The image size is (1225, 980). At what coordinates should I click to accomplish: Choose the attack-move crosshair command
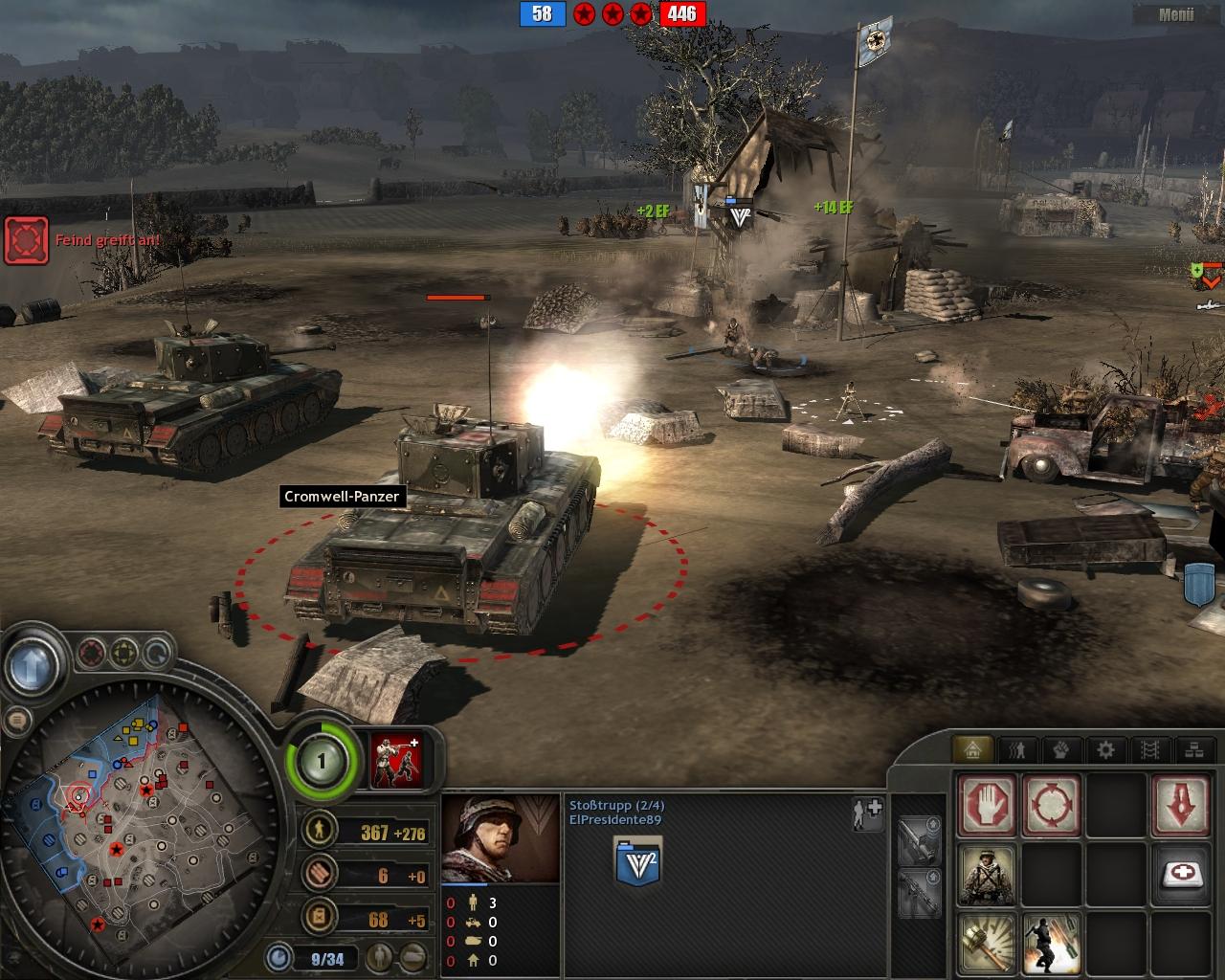click(x=1052, y=803)
